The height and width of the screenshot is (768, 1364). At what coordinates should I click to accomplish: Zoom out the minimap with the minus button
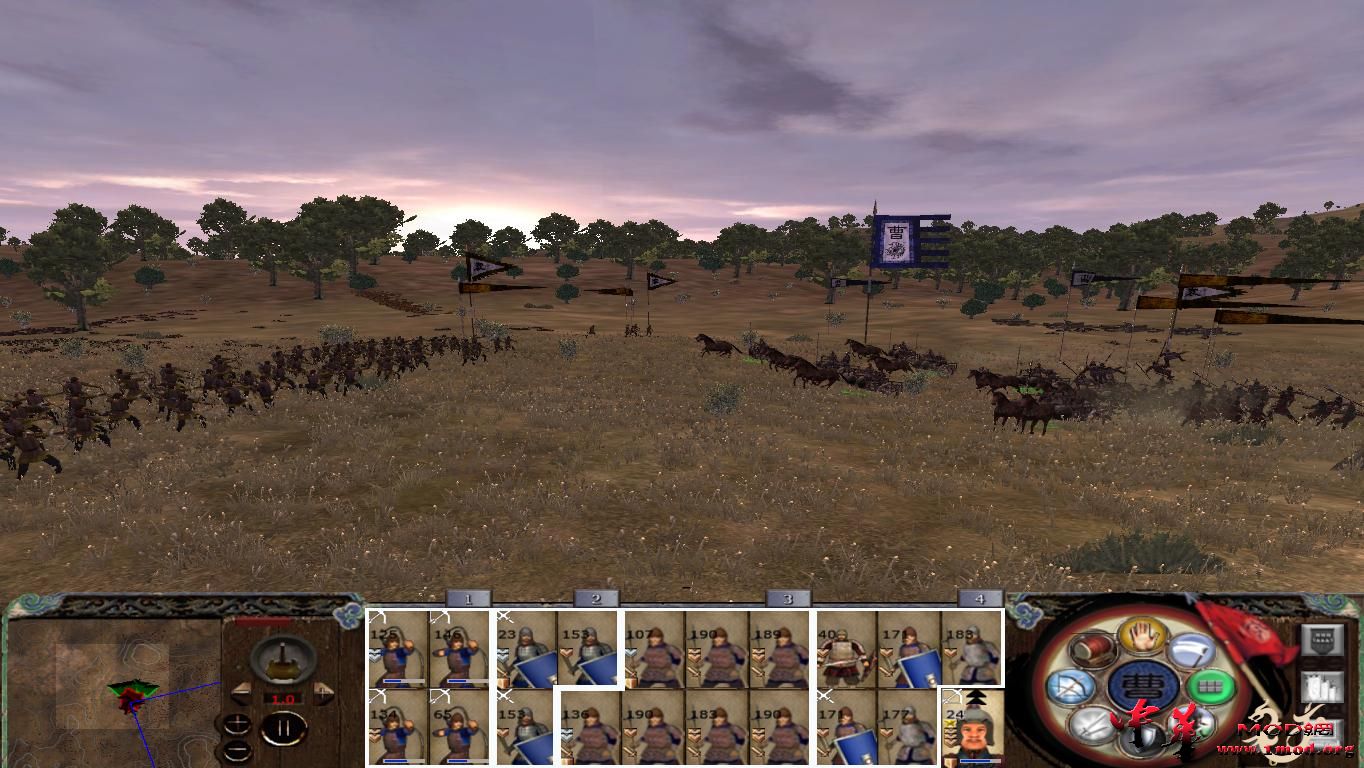click(x=238, y=749)
